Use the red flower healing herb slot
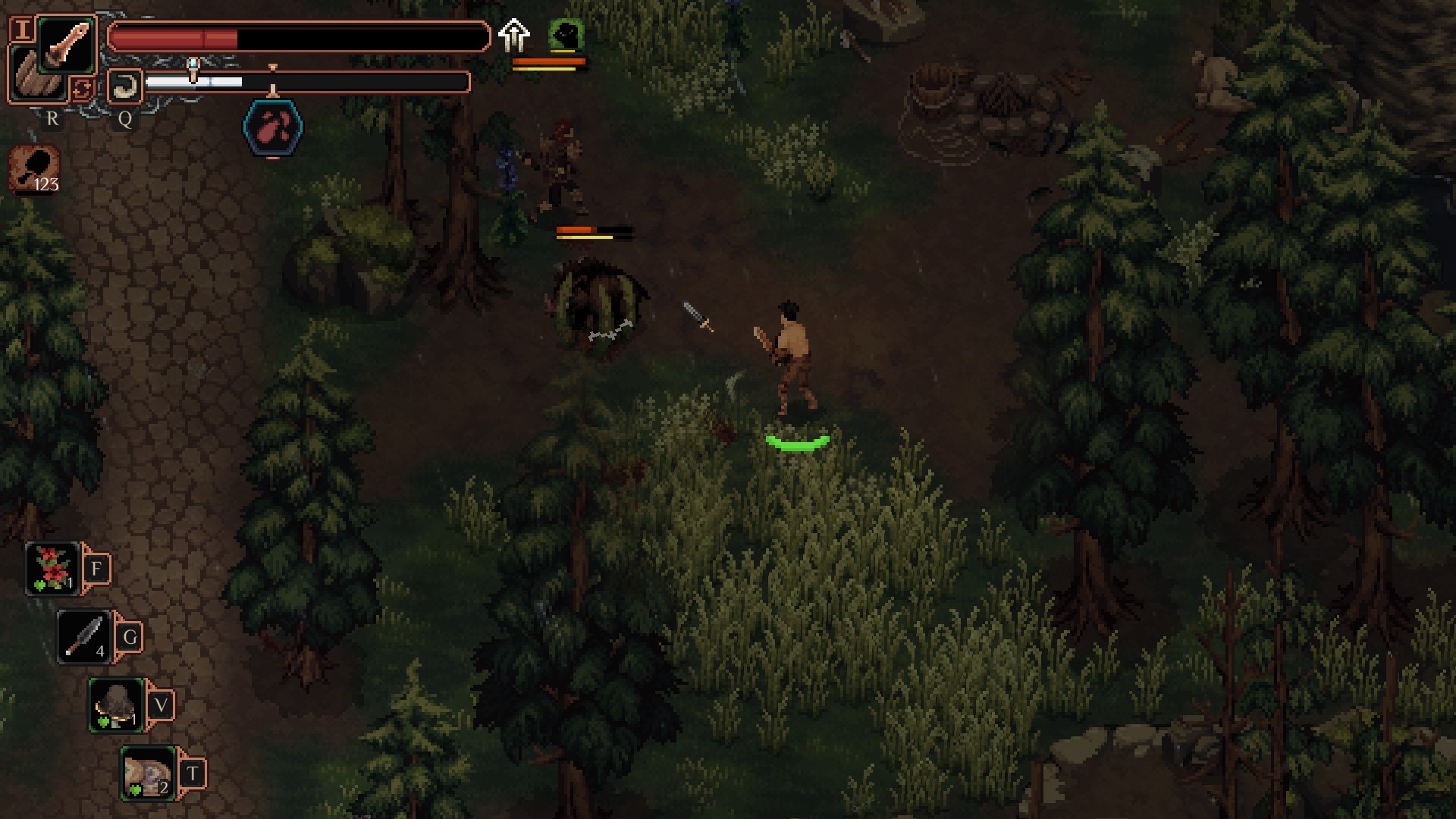Image resolution: width=1456 pixels, height=819 pixels. pyautogui.click(x=52, y=569)
